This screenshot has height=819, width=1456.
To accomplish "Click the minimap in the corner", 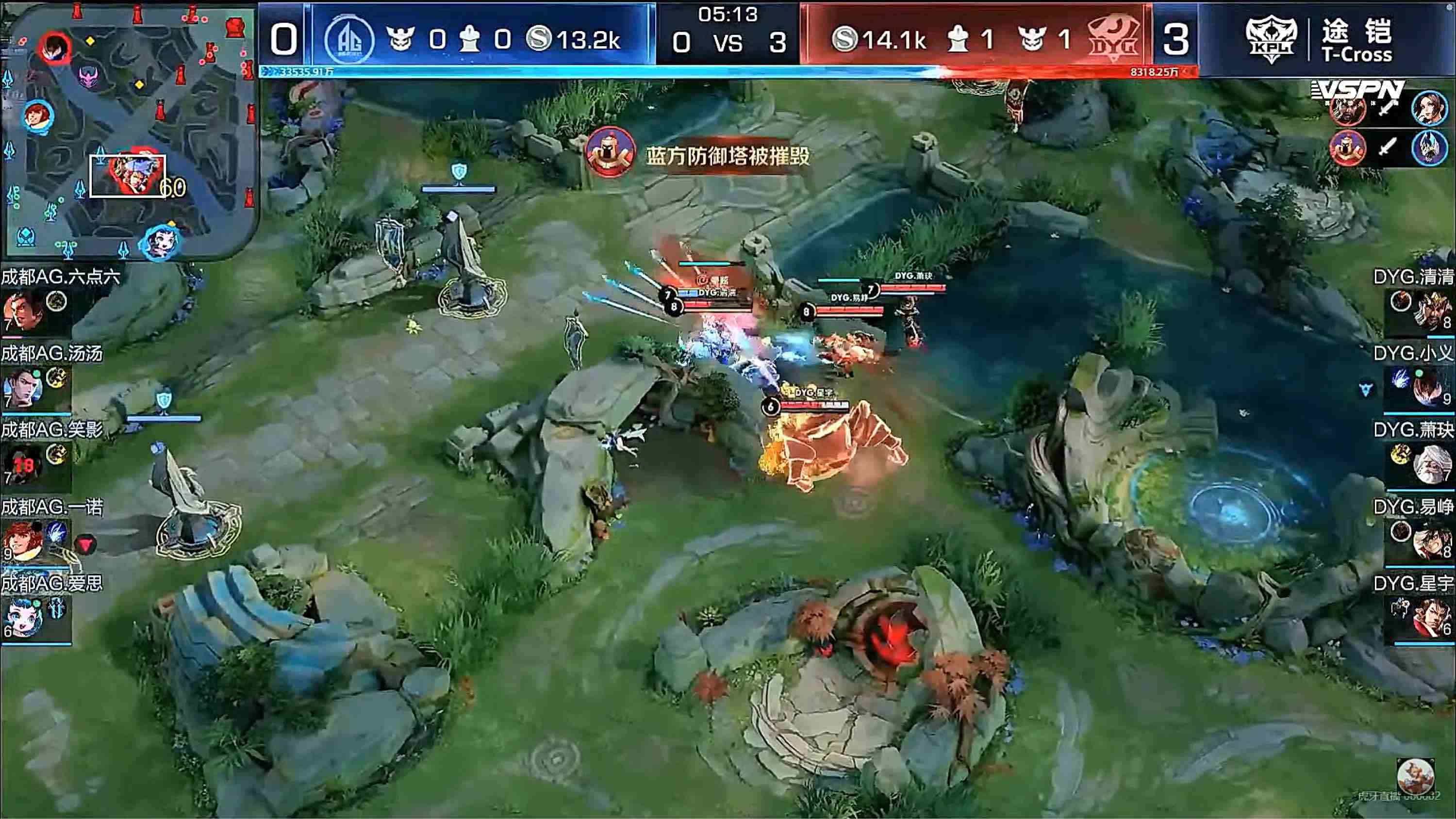I will click(x=129, y=131).
